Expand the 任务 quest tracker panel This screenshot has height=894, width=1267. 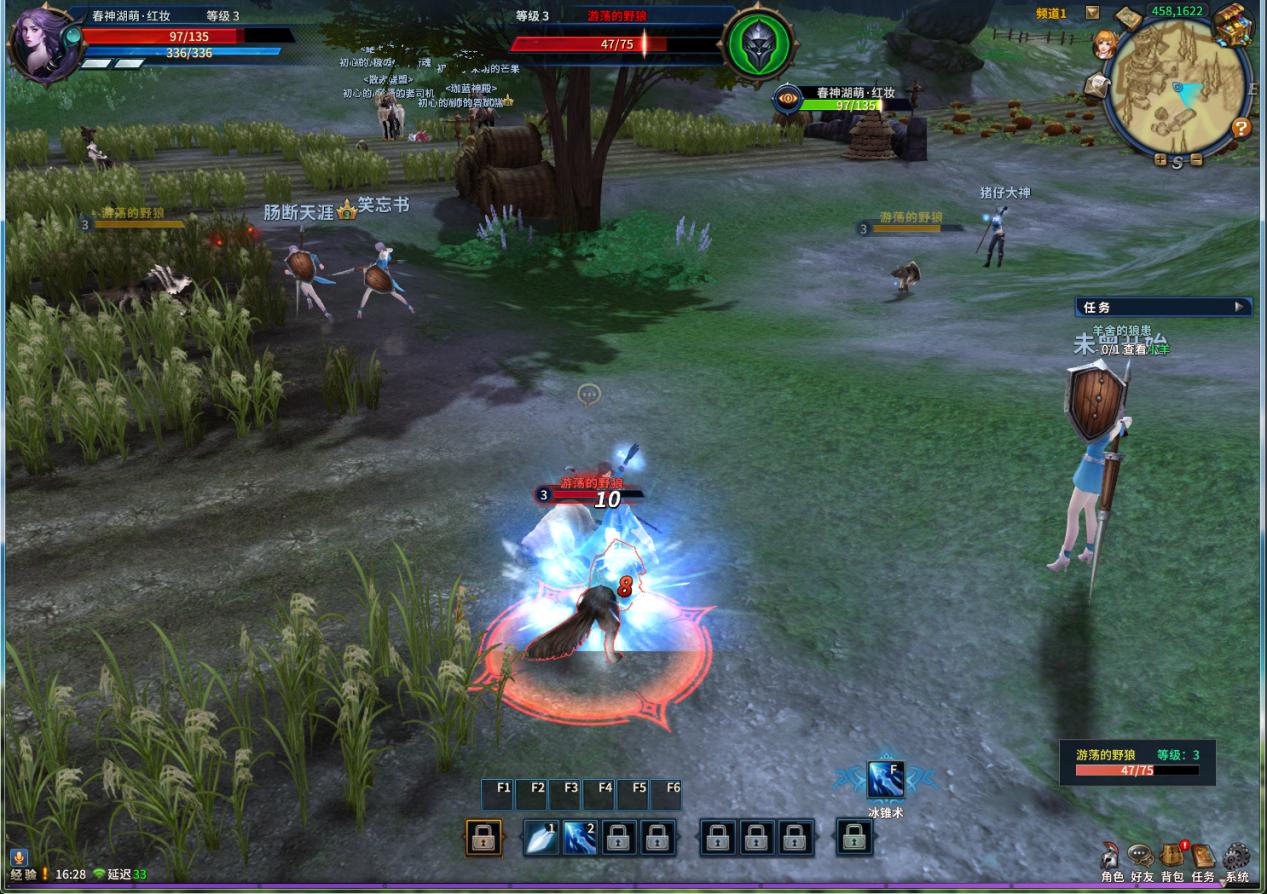pyautogui.click(x=1240, y=307)
